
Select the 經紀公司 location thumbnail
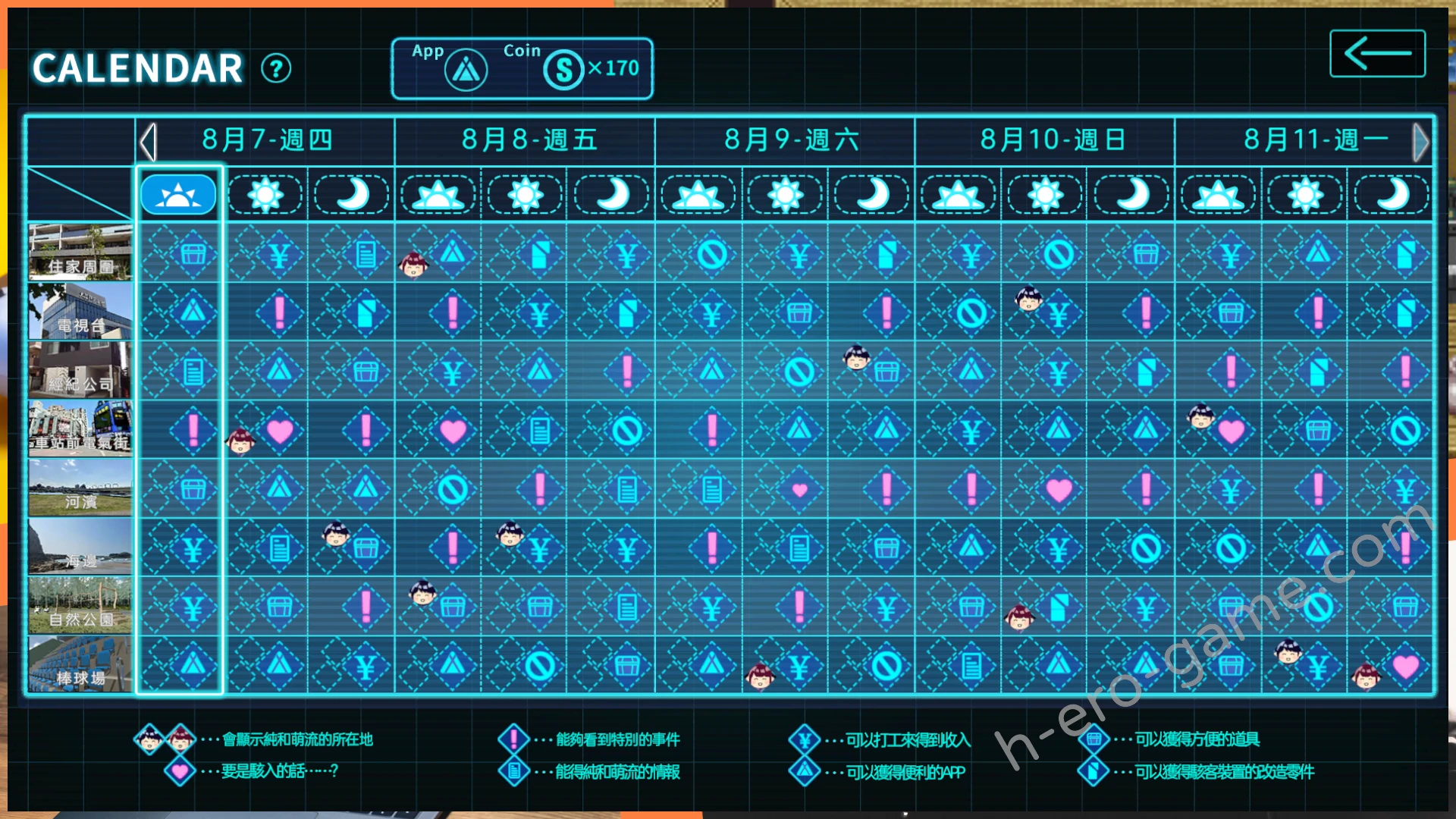point(80,369)
